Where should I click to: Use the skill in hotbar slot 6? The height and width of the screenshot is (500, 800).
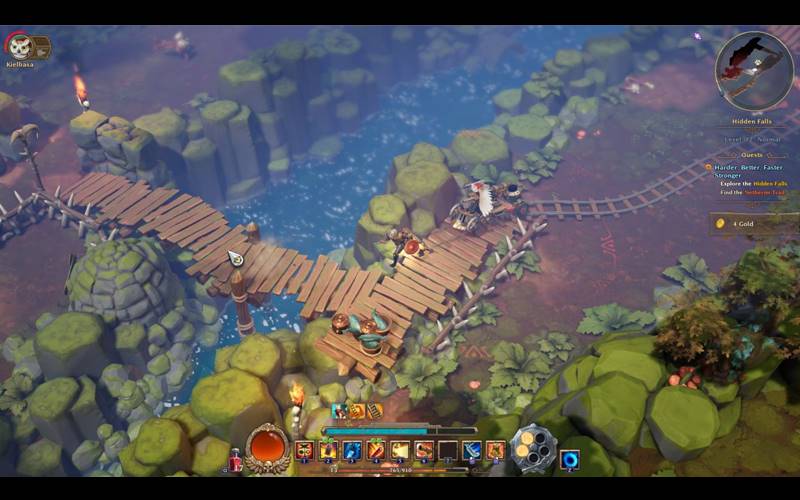(x=424, y=451)
